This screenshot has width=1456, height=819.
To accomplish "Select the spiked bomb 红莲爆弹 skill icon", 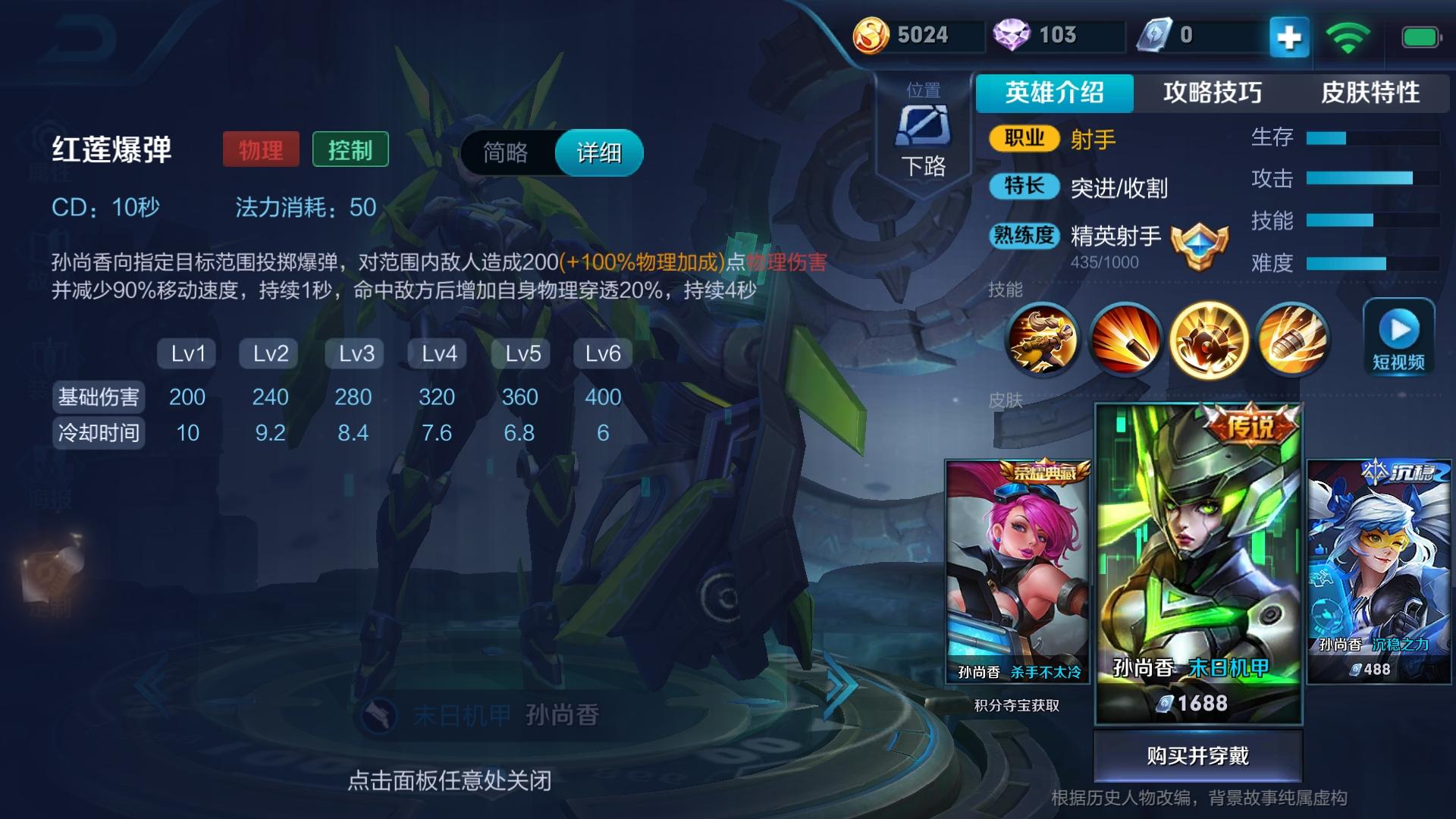I will point(1210,341).
